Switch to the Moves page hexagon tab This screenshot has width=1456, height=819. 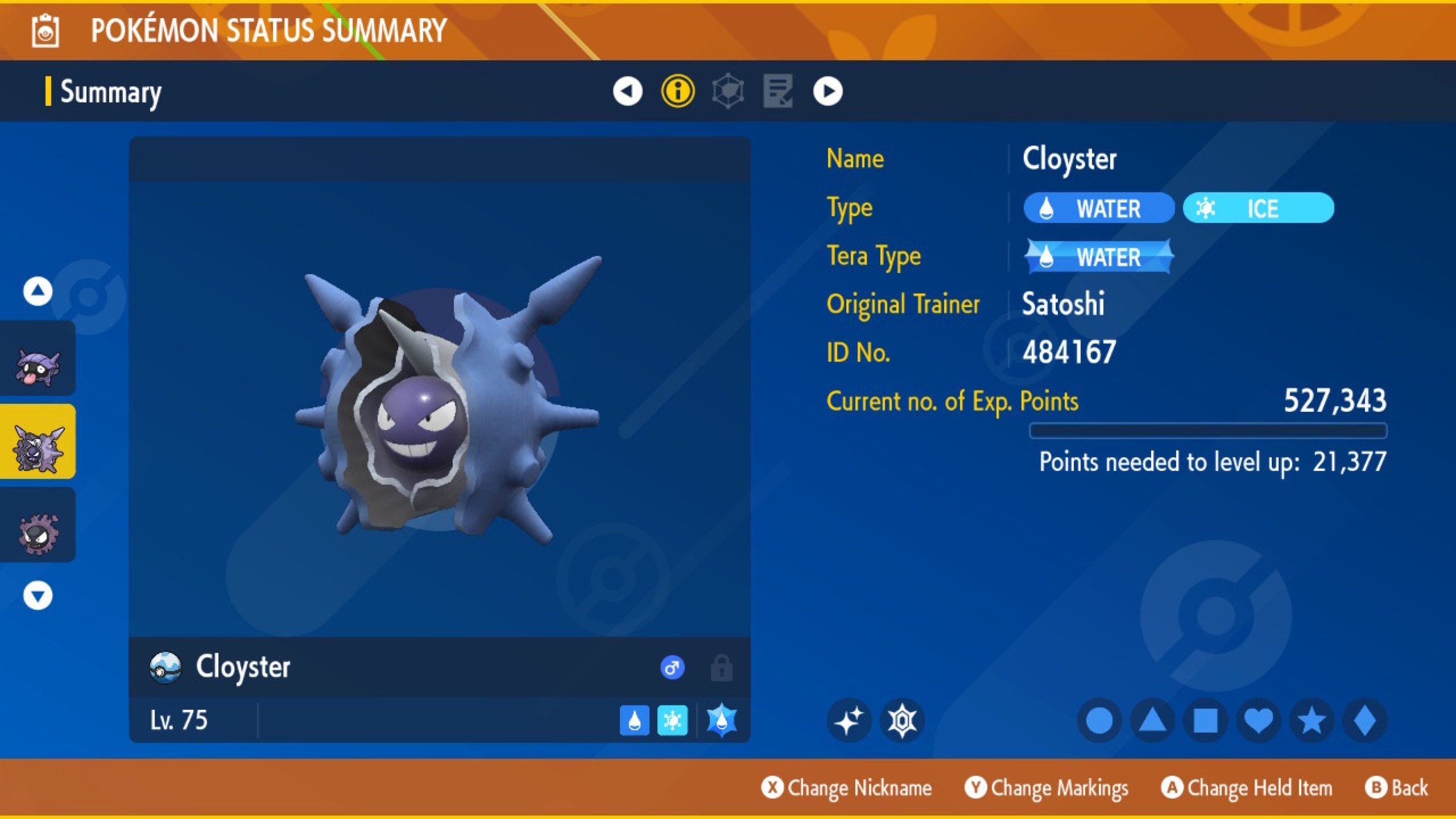coord(728,92)
